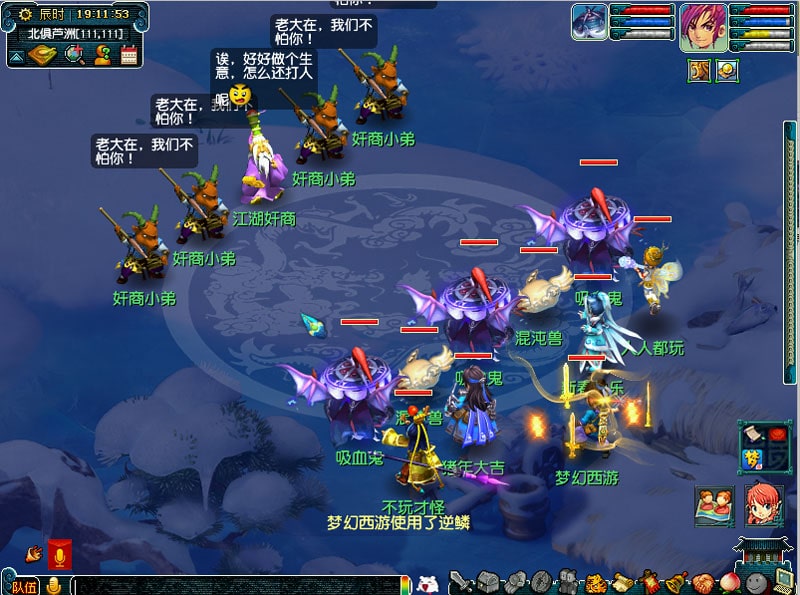
Task: Click the golden compass map icon
Action: tap(41, 55)
